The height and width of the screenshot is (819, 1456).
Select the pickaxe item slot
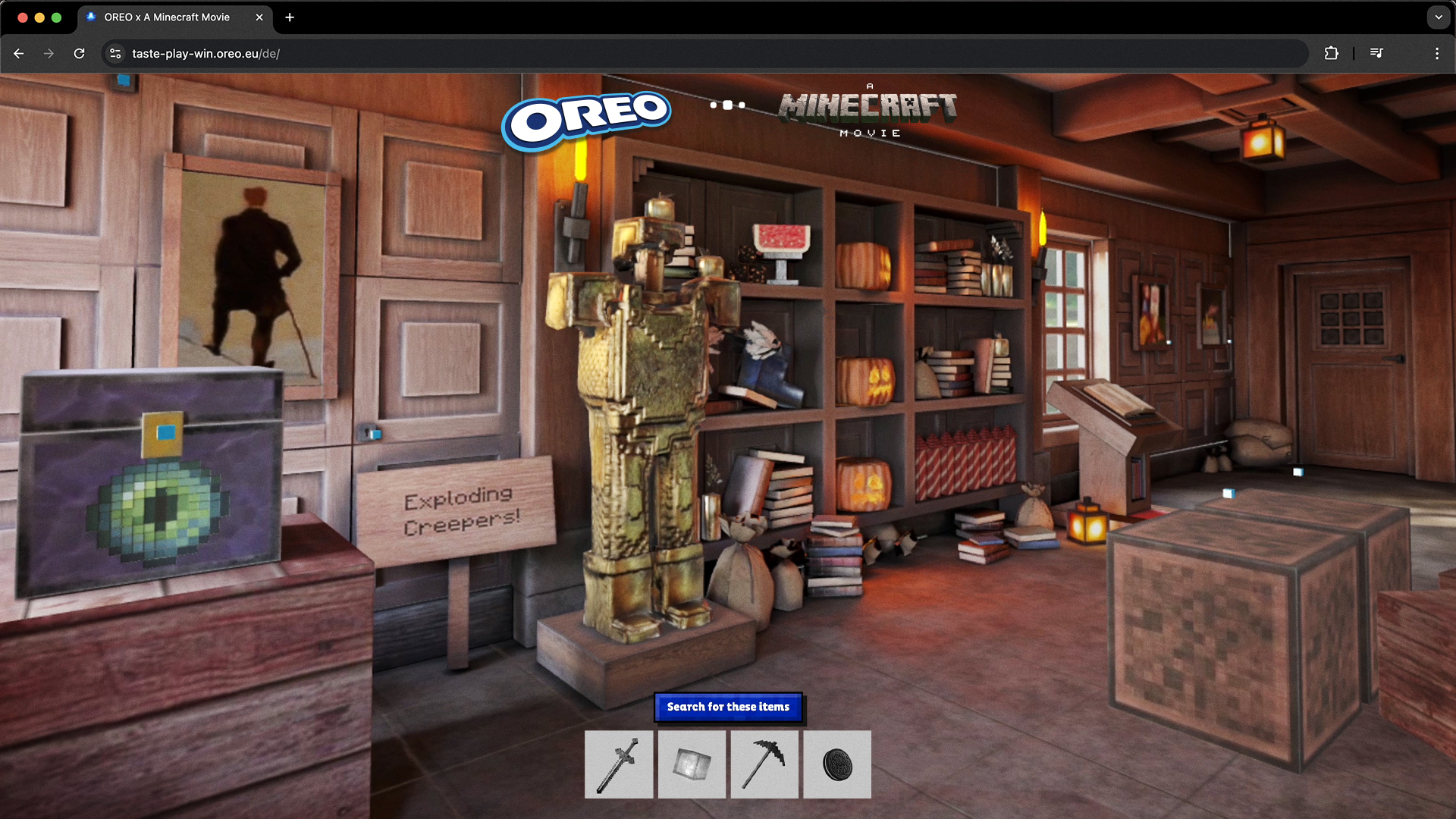[x=764, y=764]
